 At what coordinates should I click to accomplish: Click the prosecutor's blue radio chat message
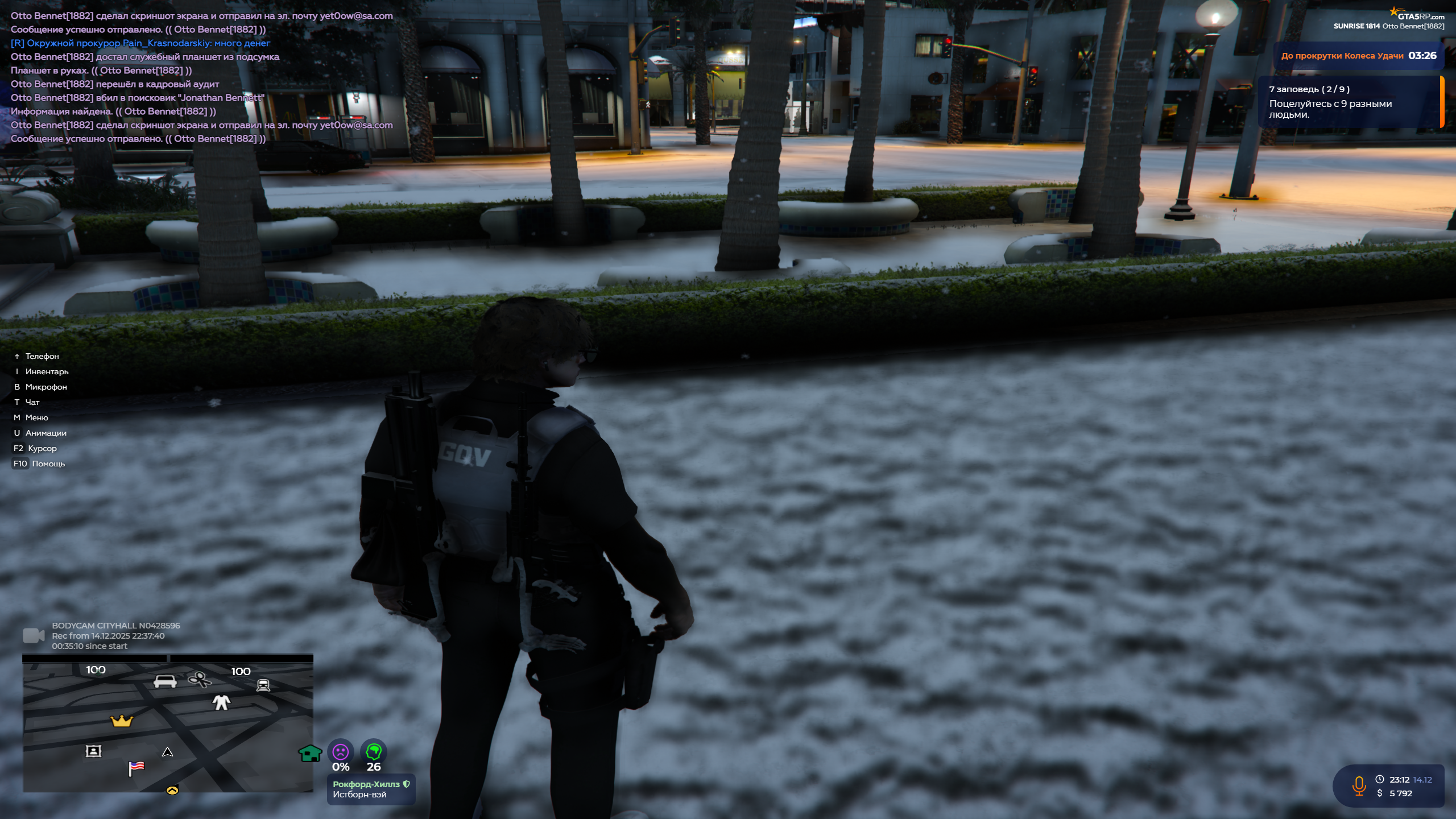tap(140, 43)
